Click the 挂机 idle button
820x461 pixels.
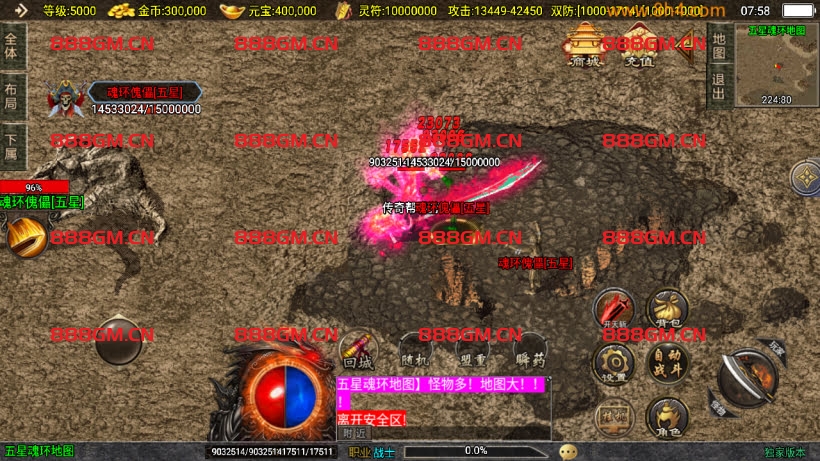(614, 416)
